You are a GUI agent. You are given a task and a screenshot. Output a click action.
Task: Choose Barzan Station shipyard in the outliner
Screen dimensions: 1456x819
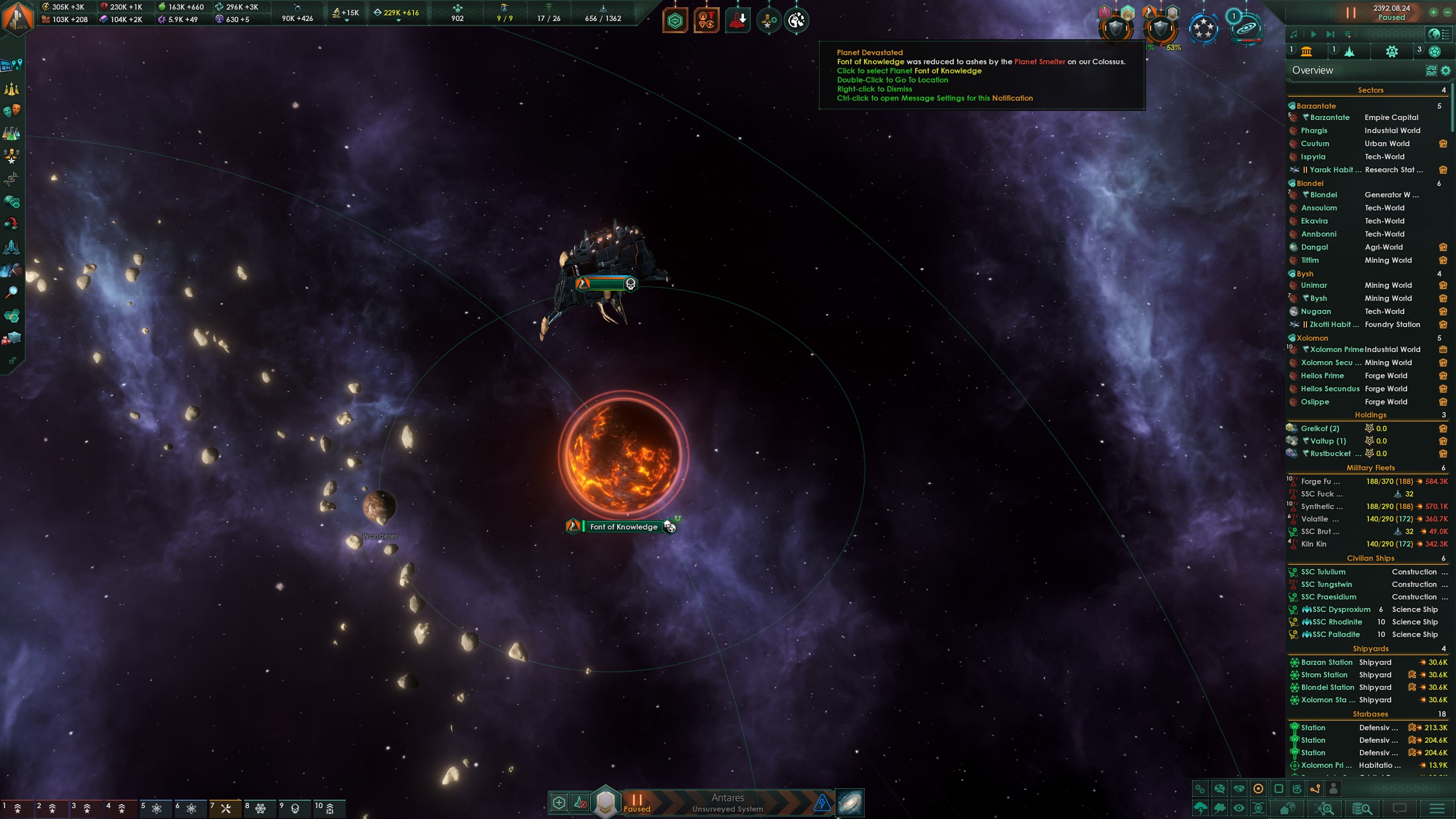[x=1326, y=663]
